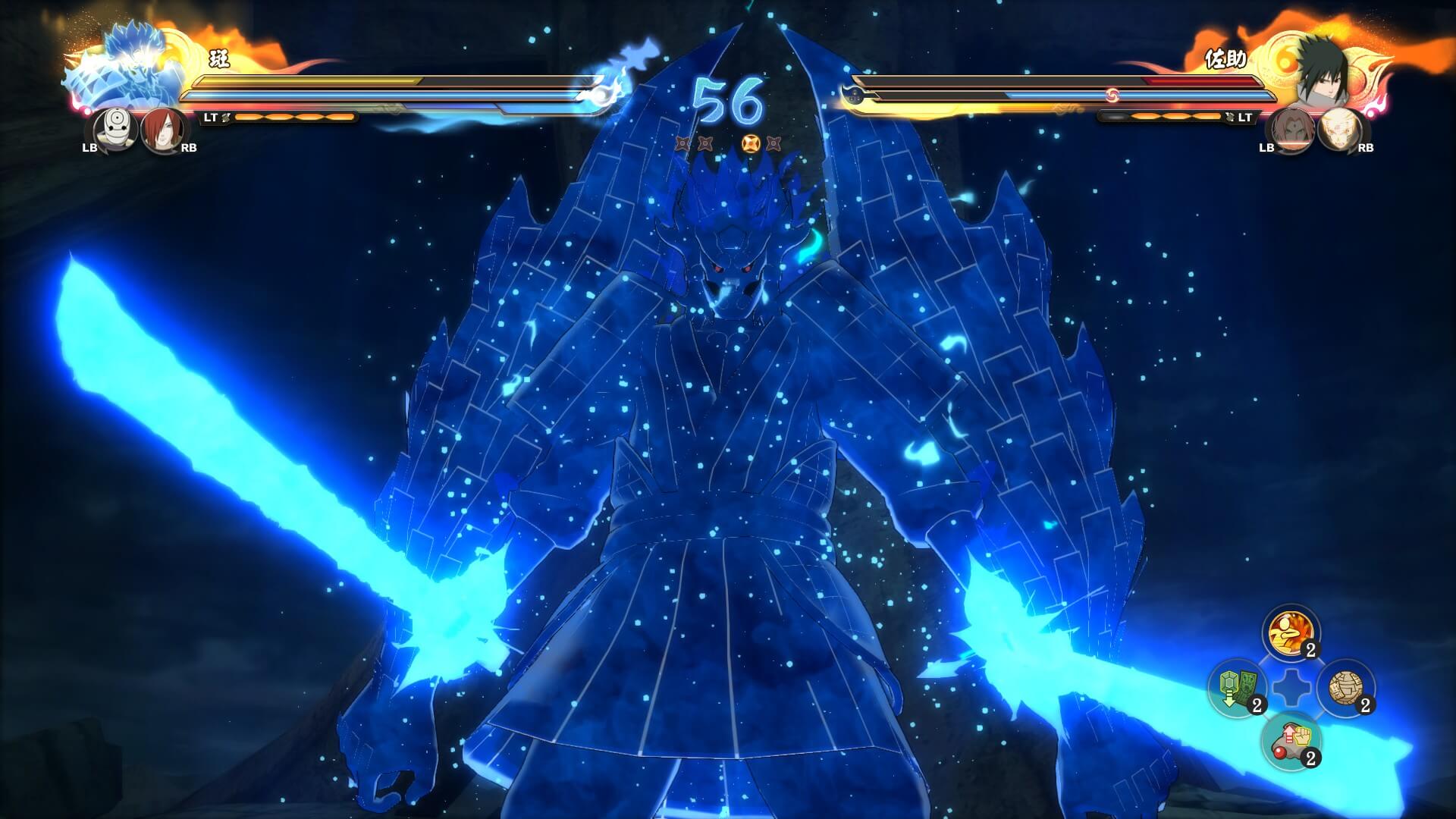Click the battle timer showing 56

[x=728, y=99]
